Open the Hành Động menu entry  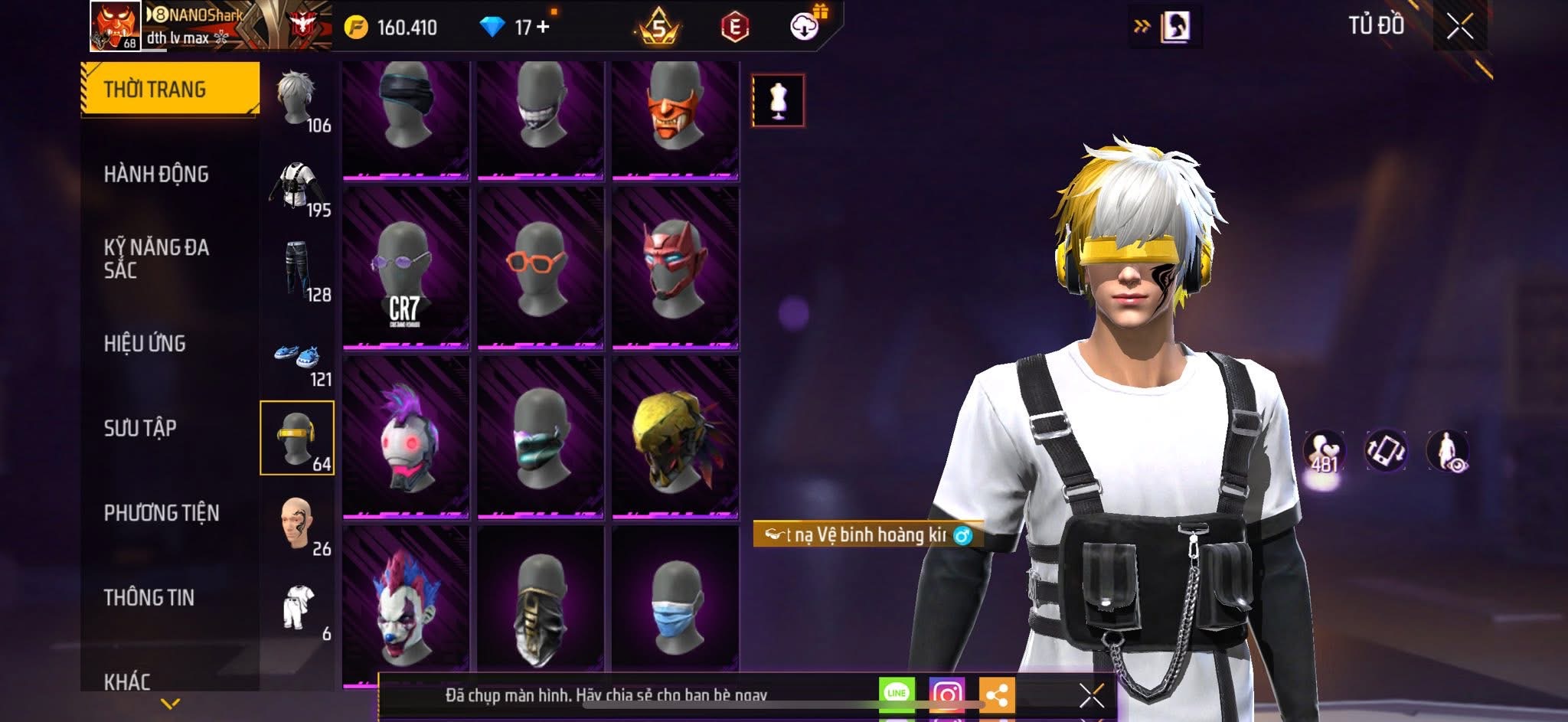coord(156,175)
